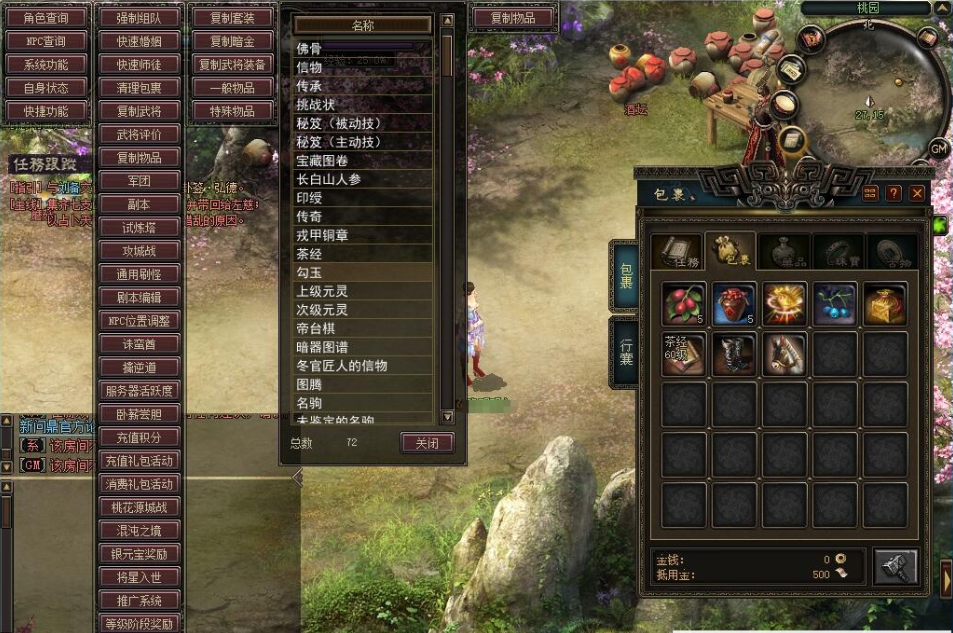Open the GM button beside the minimap
The height and width of the screenshot is (633, 953).
[x=938, y=148]
